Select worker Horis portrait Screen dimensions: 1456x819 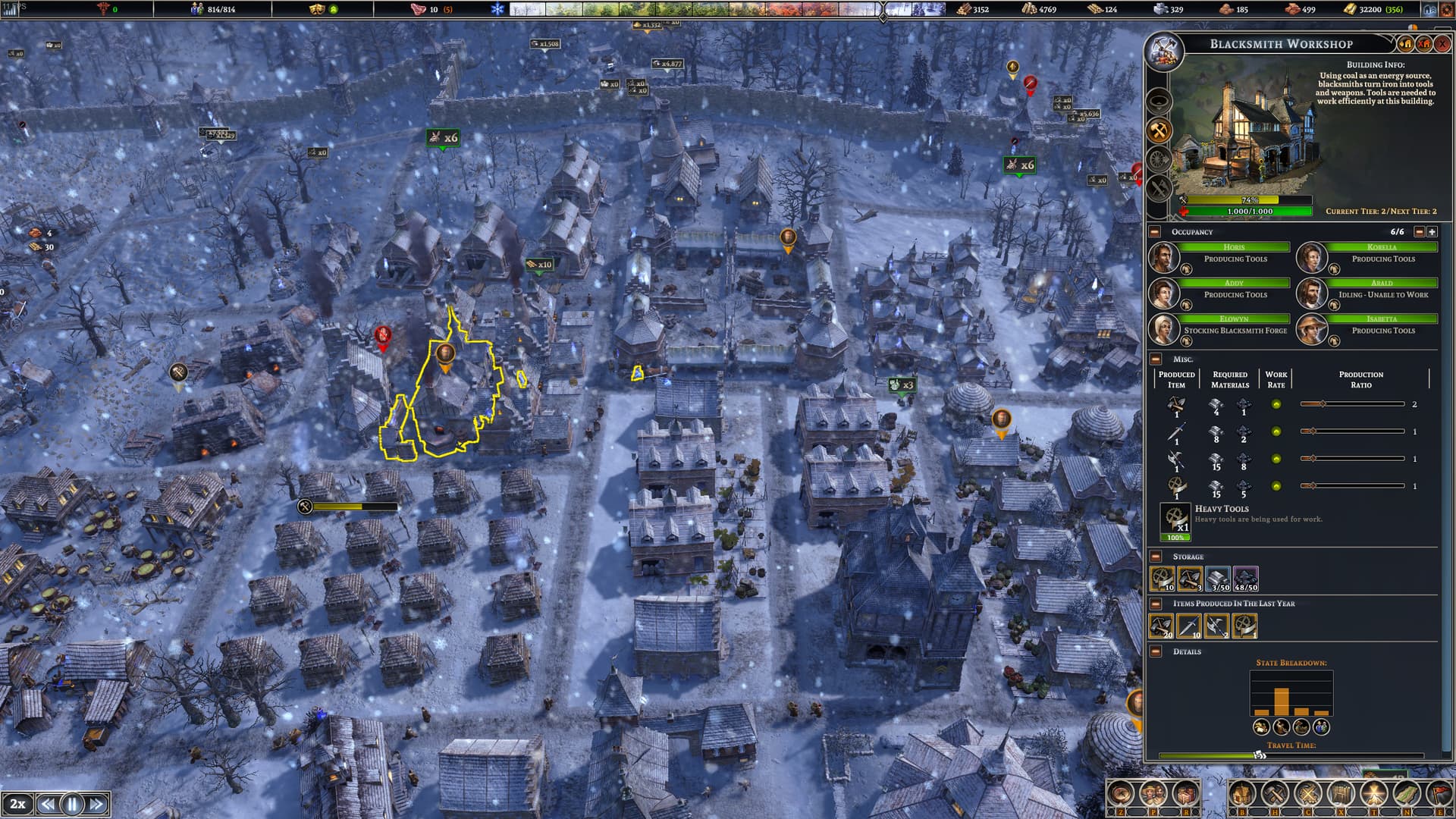(x=1163, y=257)
